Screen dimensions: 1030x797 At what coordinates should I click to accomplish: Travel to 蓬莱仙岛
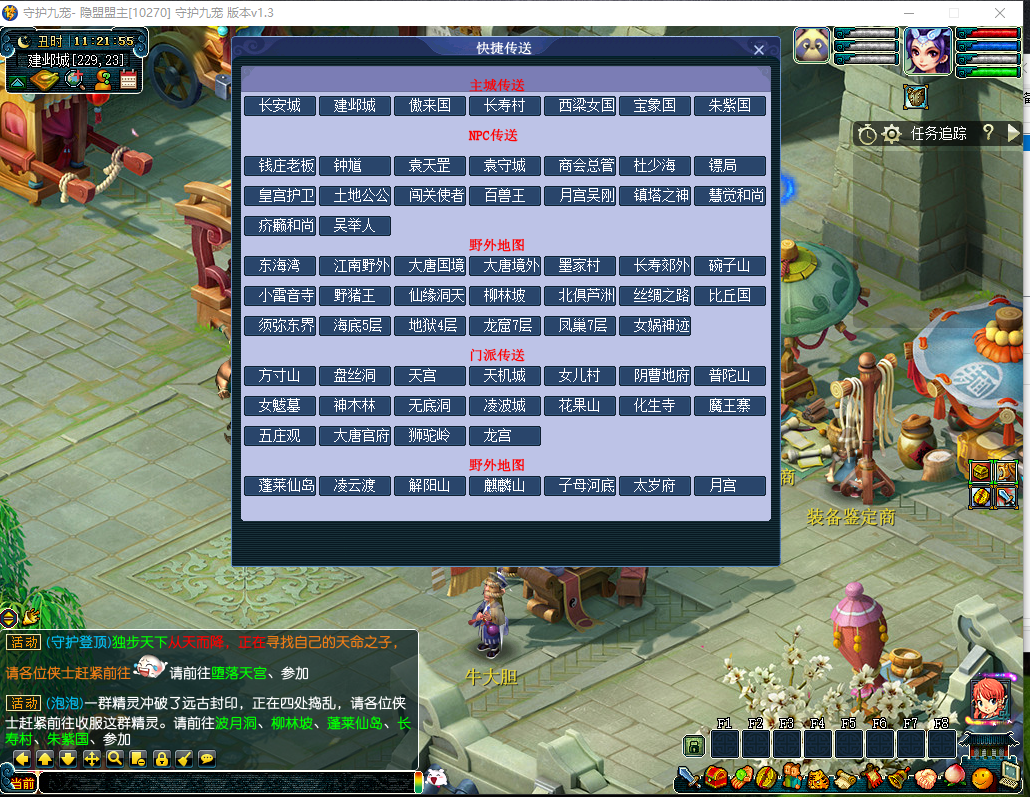[280, 486]
